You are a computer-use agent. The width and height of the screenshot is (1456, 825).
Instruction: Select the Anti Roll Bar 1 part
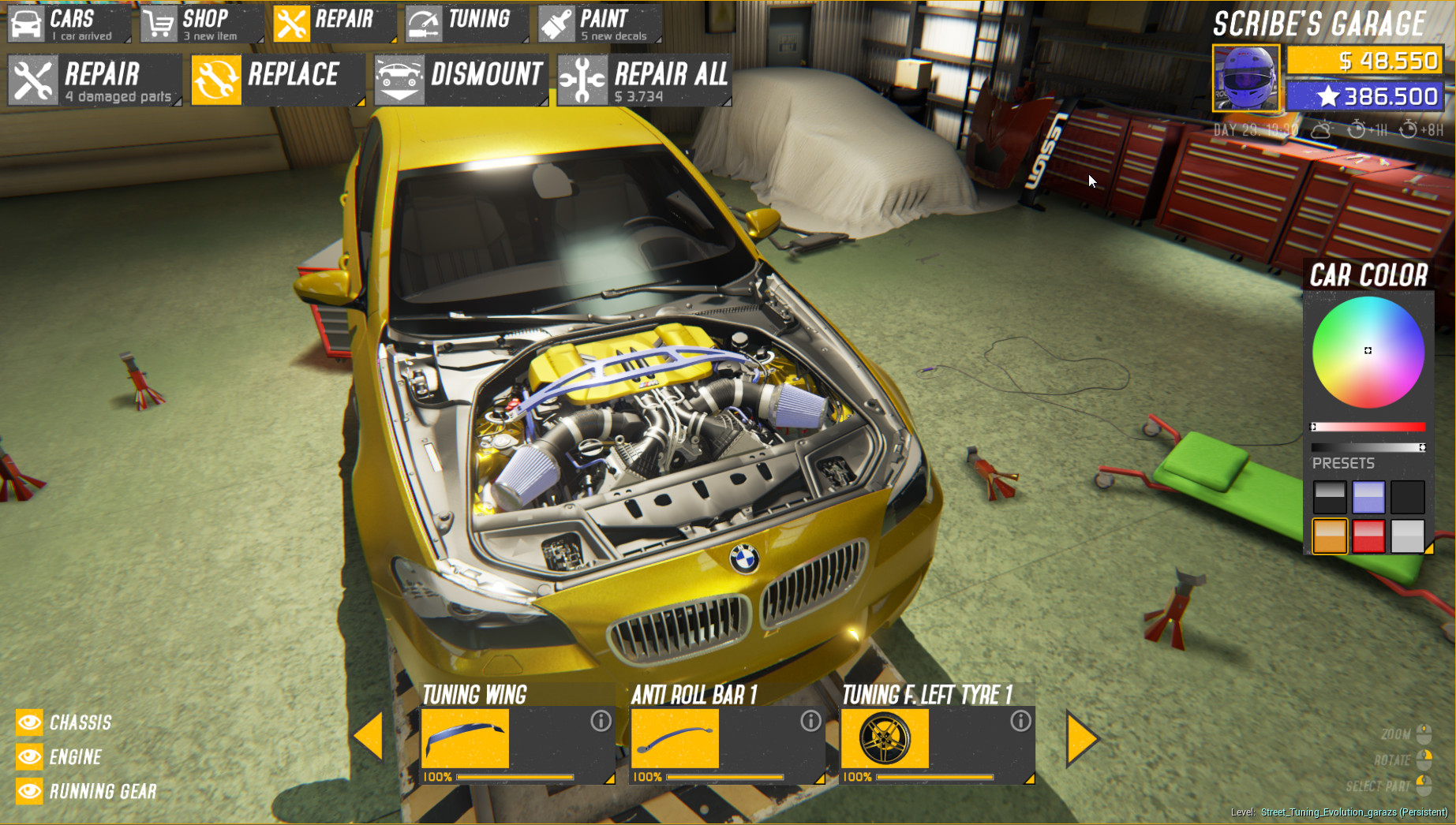727,738
